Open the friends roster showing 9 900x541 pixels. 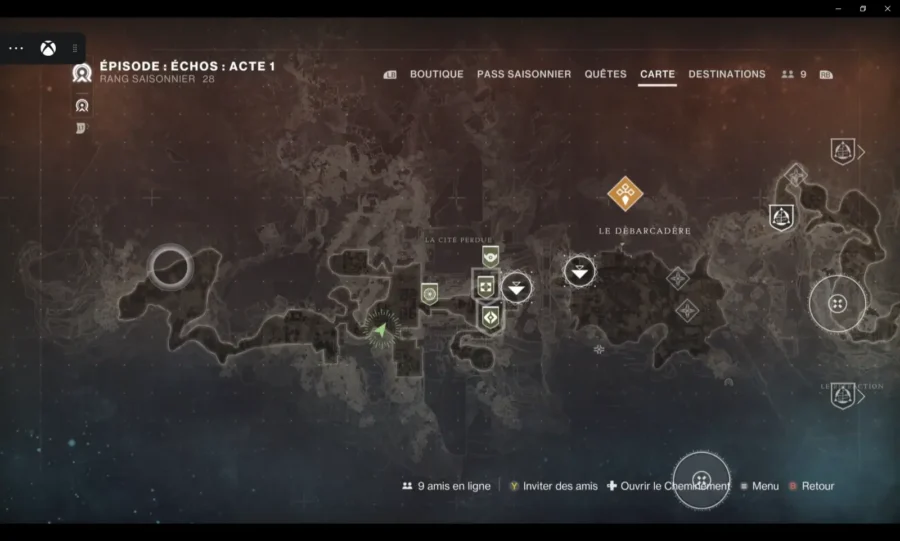[794, 74]
